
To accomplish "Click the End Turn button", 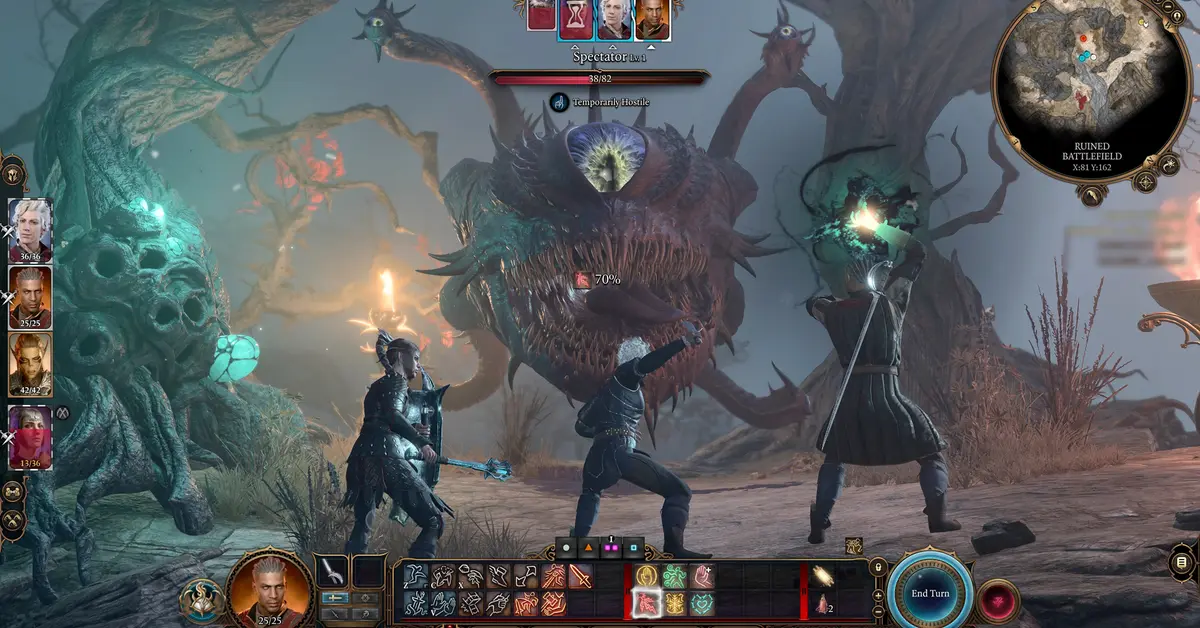I will 929,592.
